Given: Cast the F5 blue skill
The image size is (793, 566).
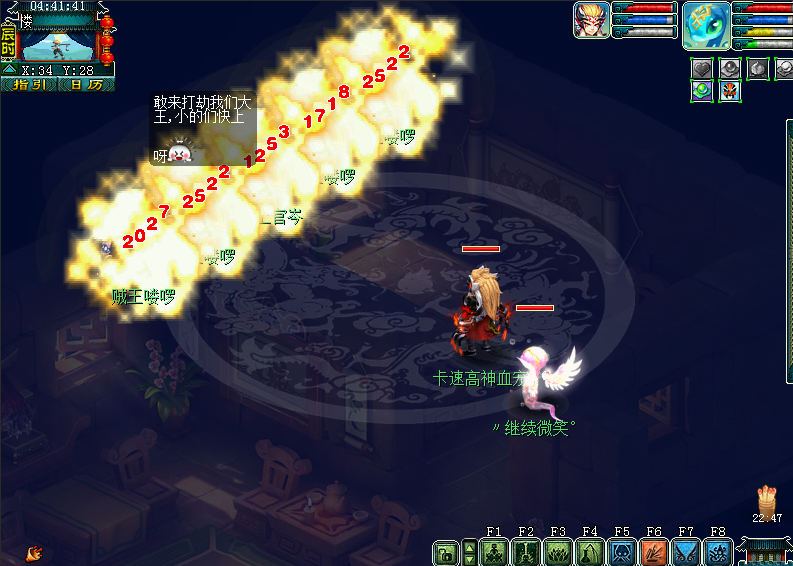Looking at the screenshot, I should pyautogui.click(x=622, y=552).
